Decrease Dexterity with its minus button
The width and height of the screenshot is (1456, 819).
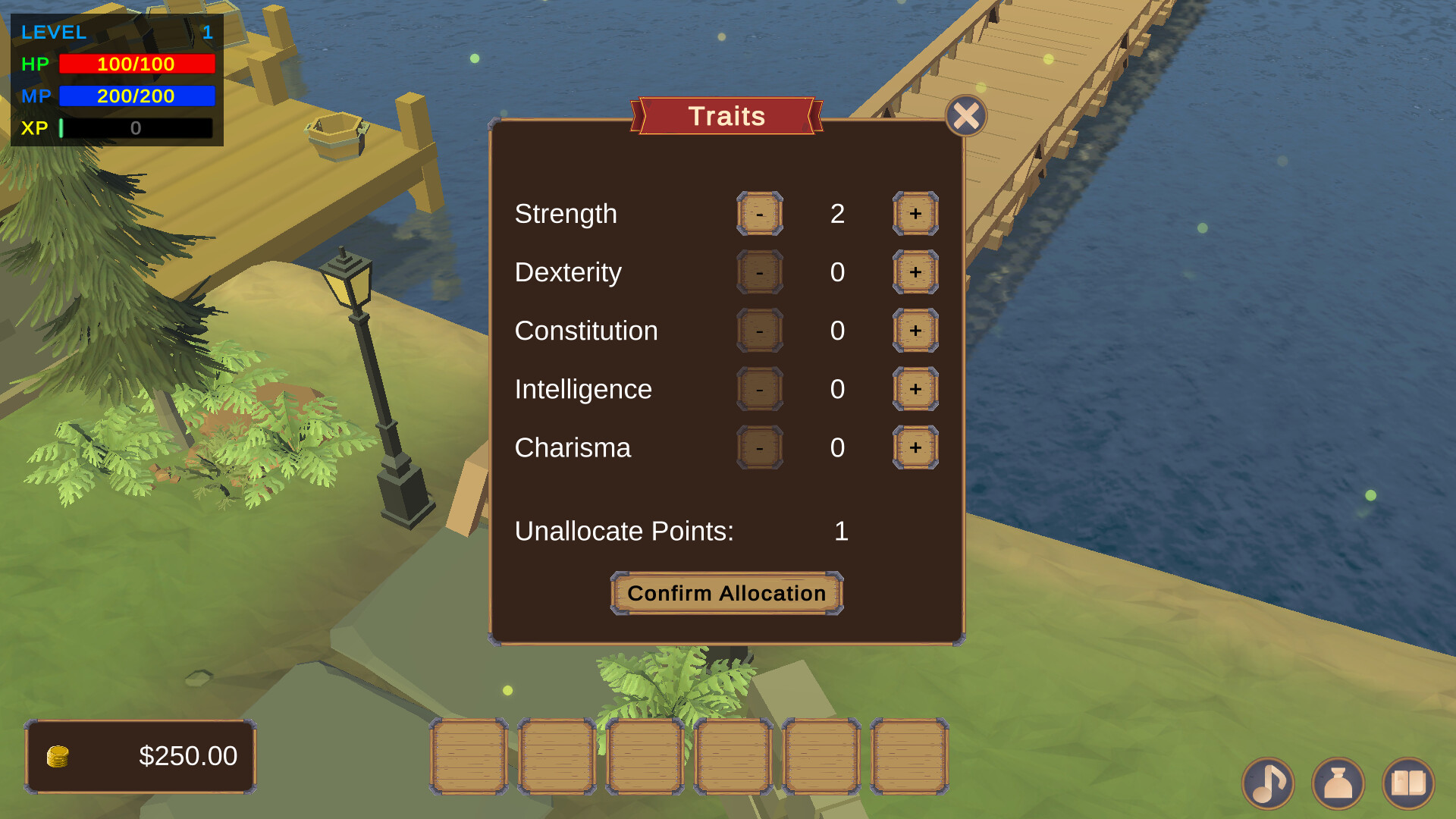(x=759, y=272)
